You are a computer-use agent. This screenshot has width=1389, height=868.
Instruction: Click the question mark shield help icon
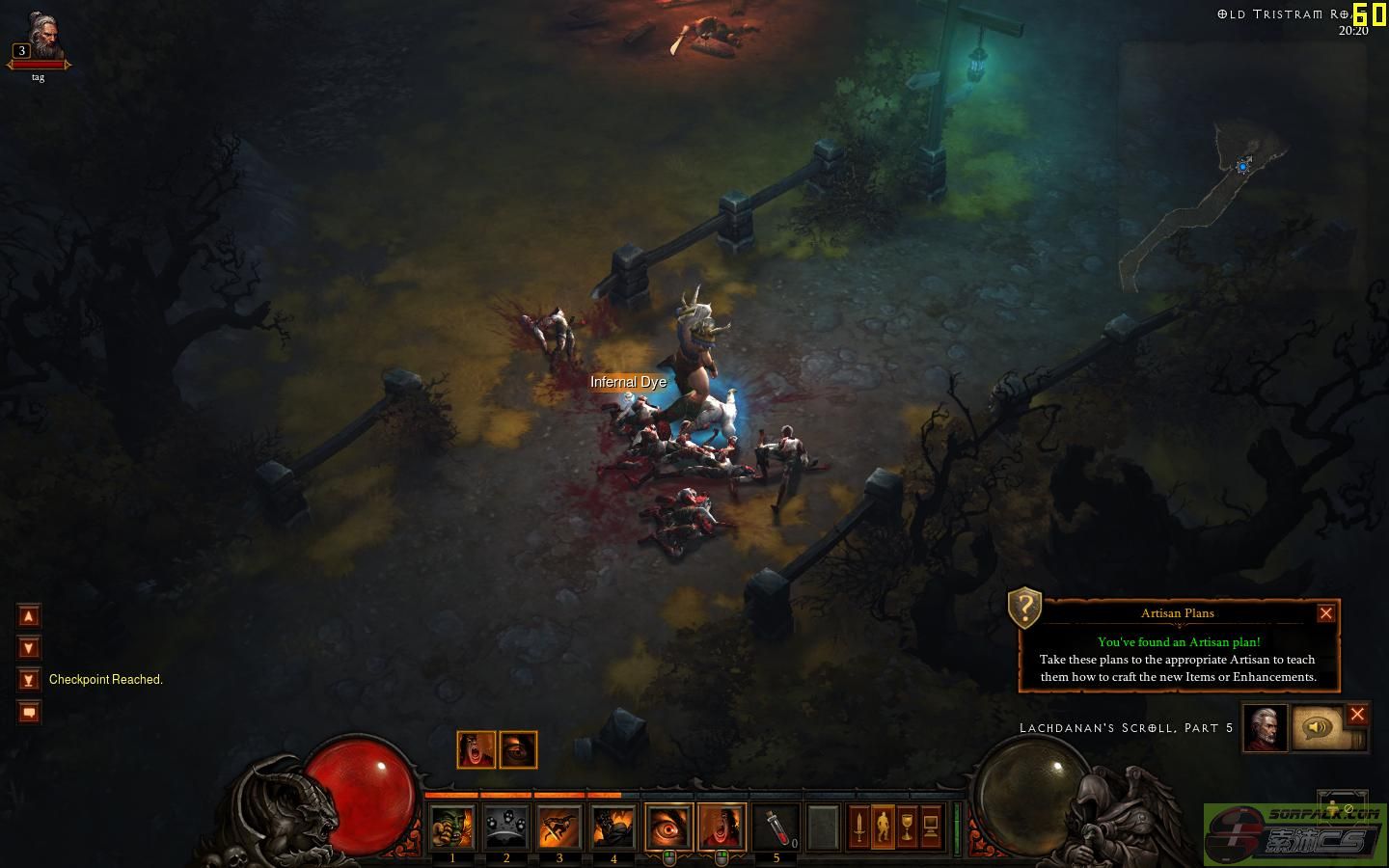(x=1024, y=608)
